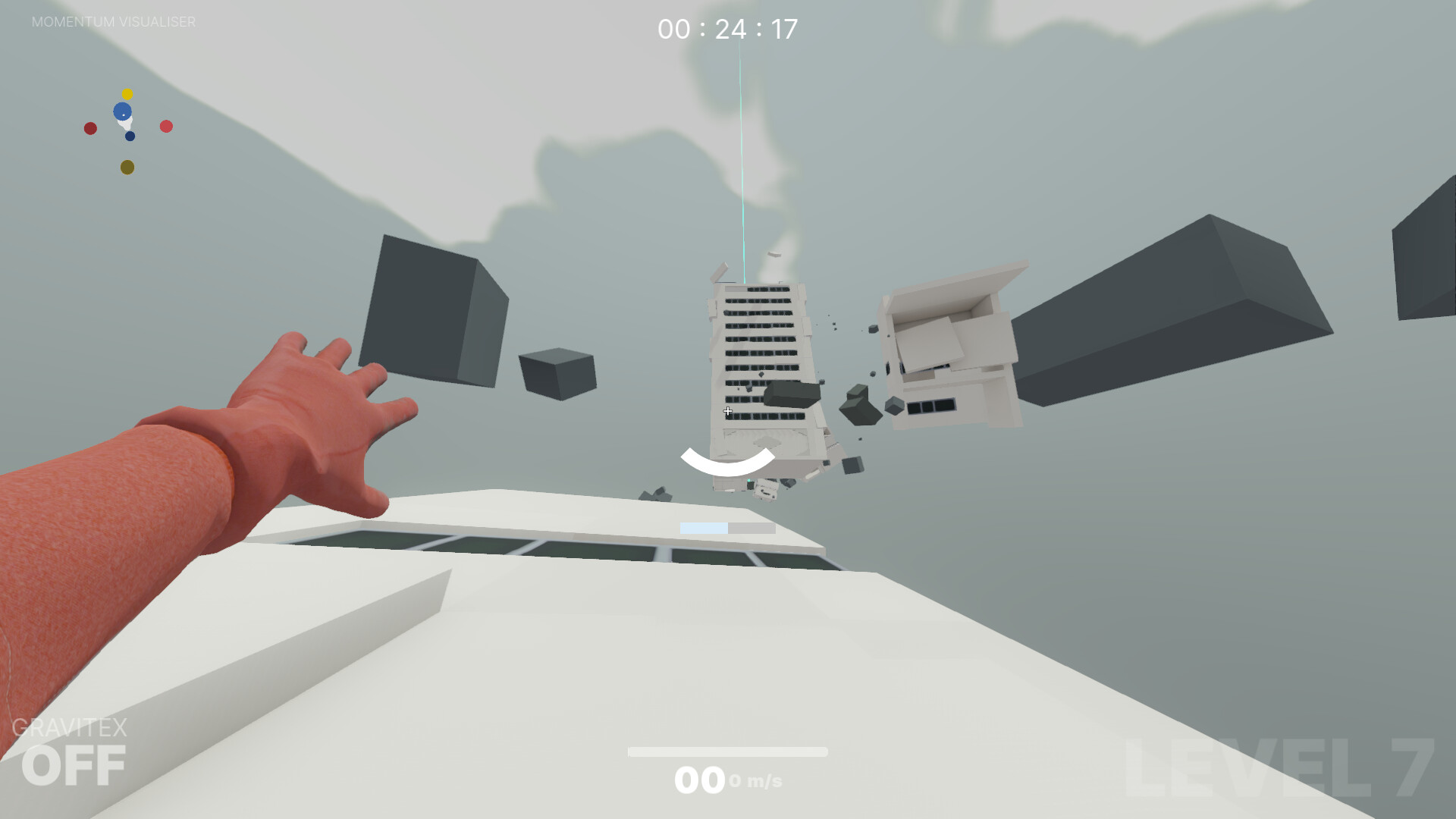Select the white curved grapple arc indicator
1456x819 pixels.
729,460
